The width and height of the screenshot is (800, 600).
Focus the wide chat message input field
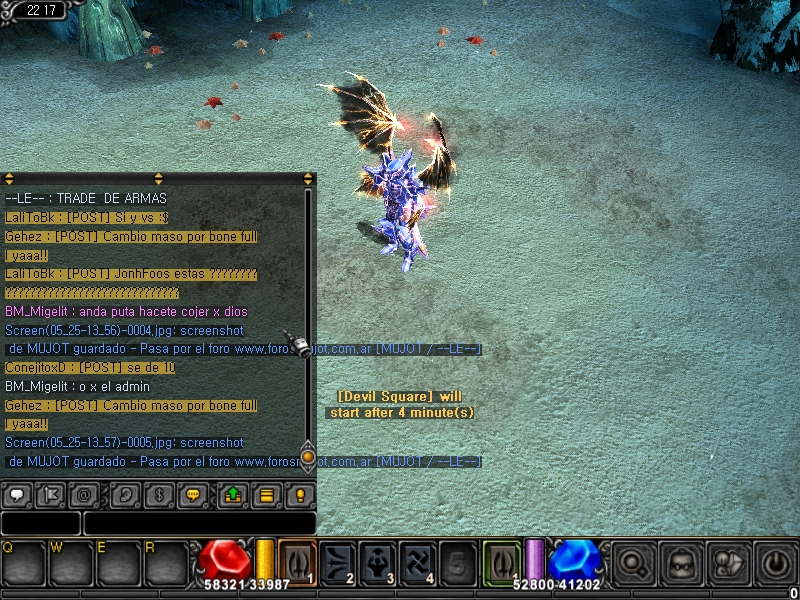[x=200, y=523]
